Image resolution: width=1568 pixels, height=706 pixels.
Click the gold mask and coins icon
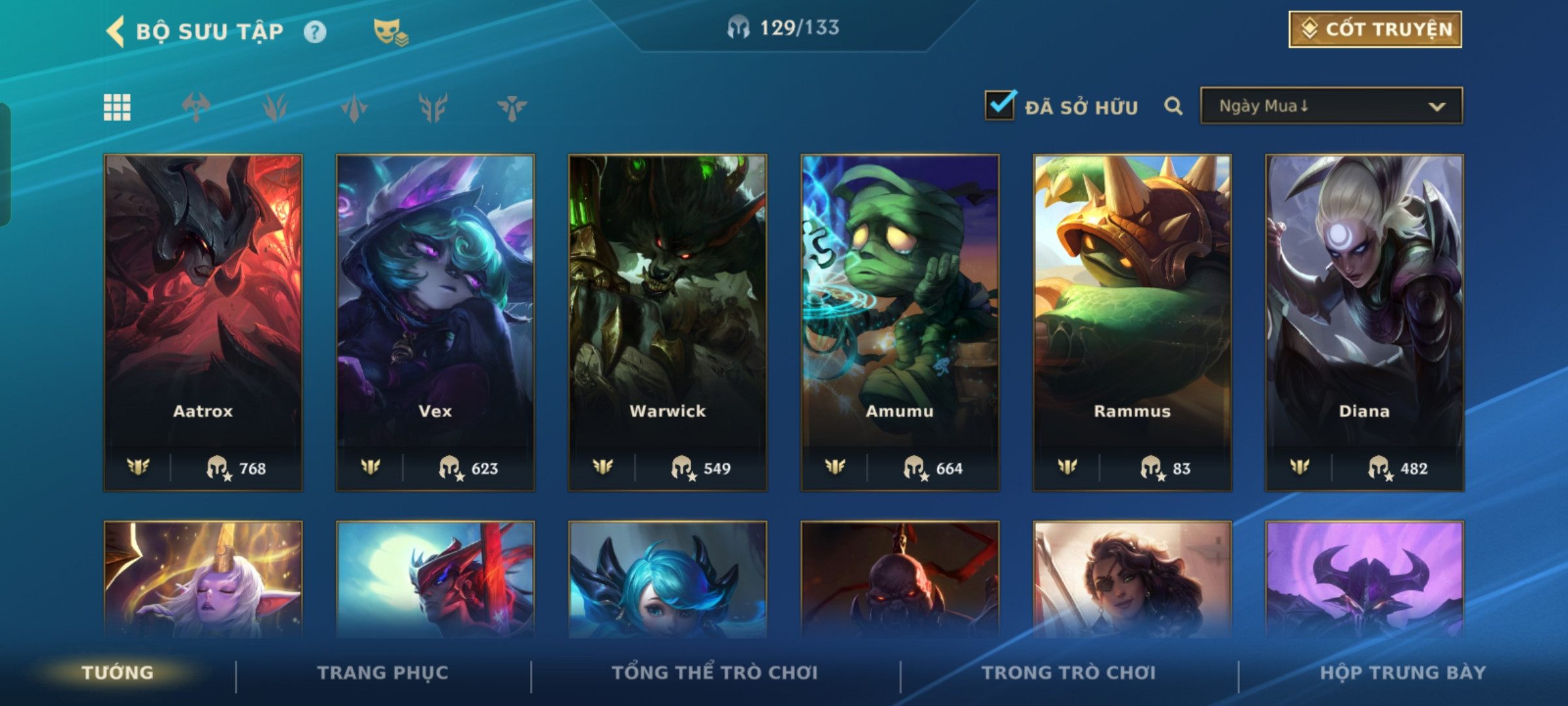(390, 32)
